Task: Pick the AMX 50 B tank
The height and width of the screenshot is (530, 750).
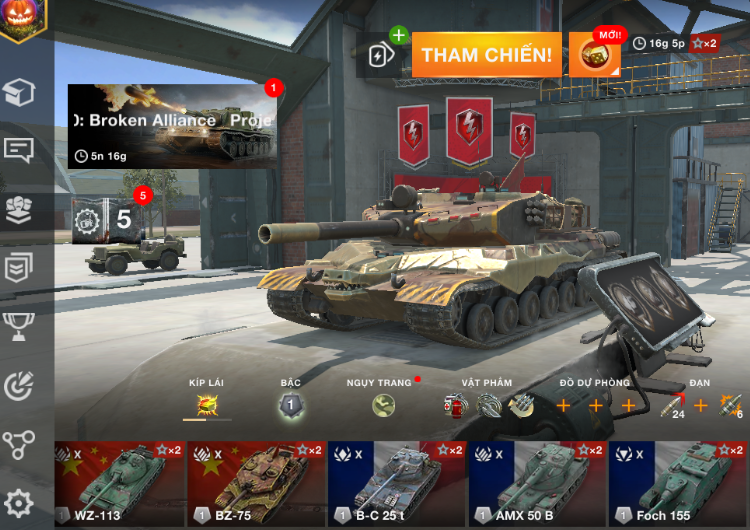Action: point(537,483)
